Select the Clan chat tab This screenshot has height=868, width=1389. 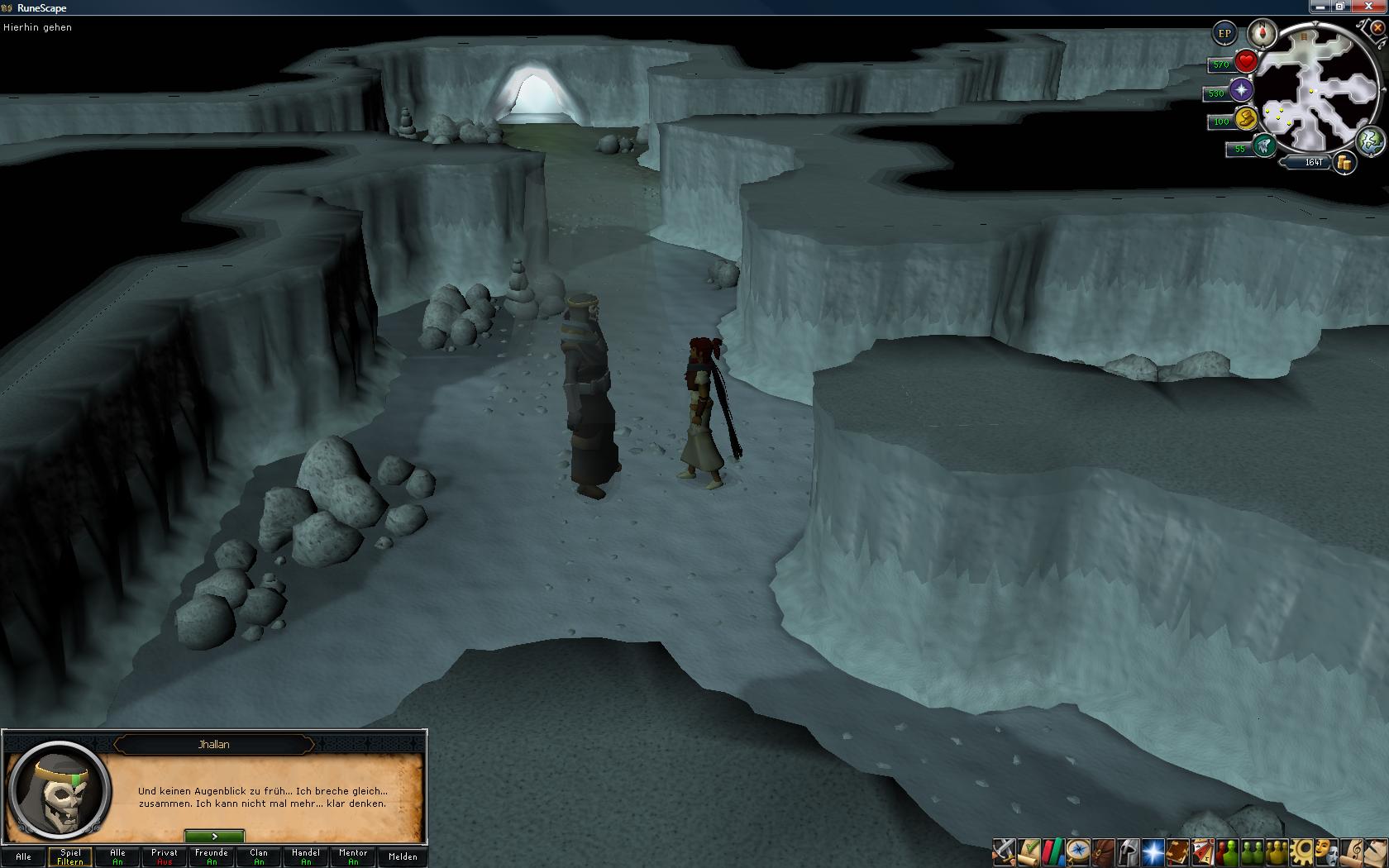coord(259,856)
